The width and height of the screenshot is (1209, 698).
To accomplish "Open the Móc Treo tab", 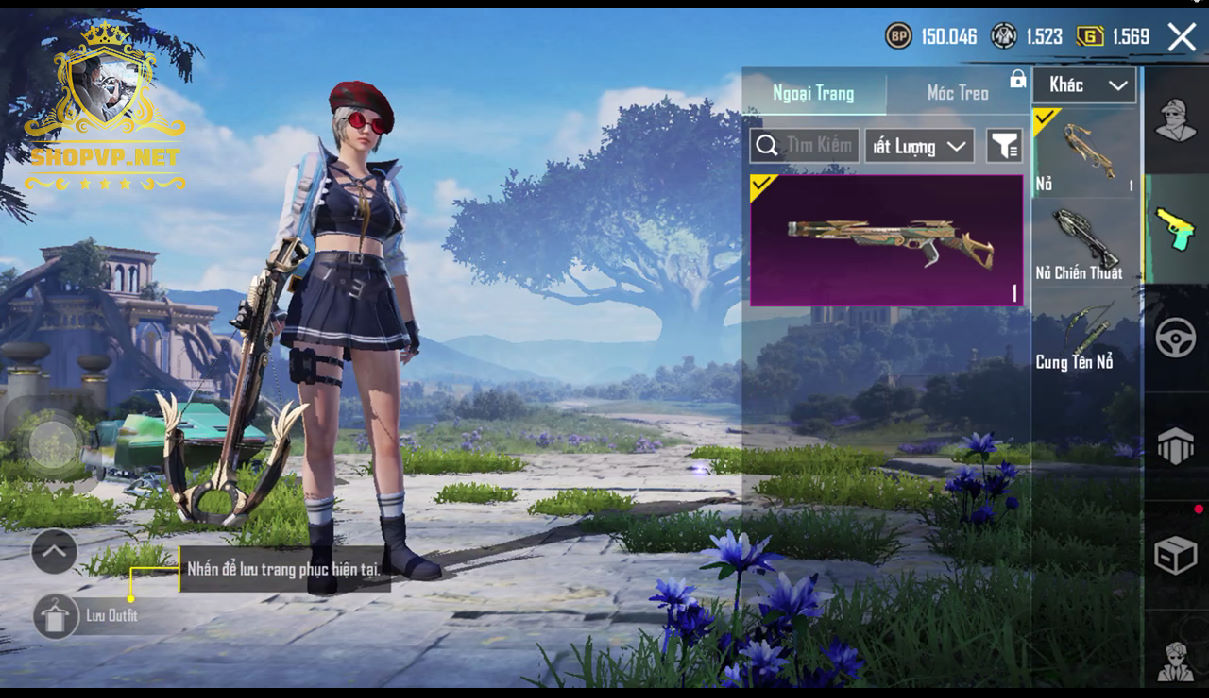I will click(957, 93).
